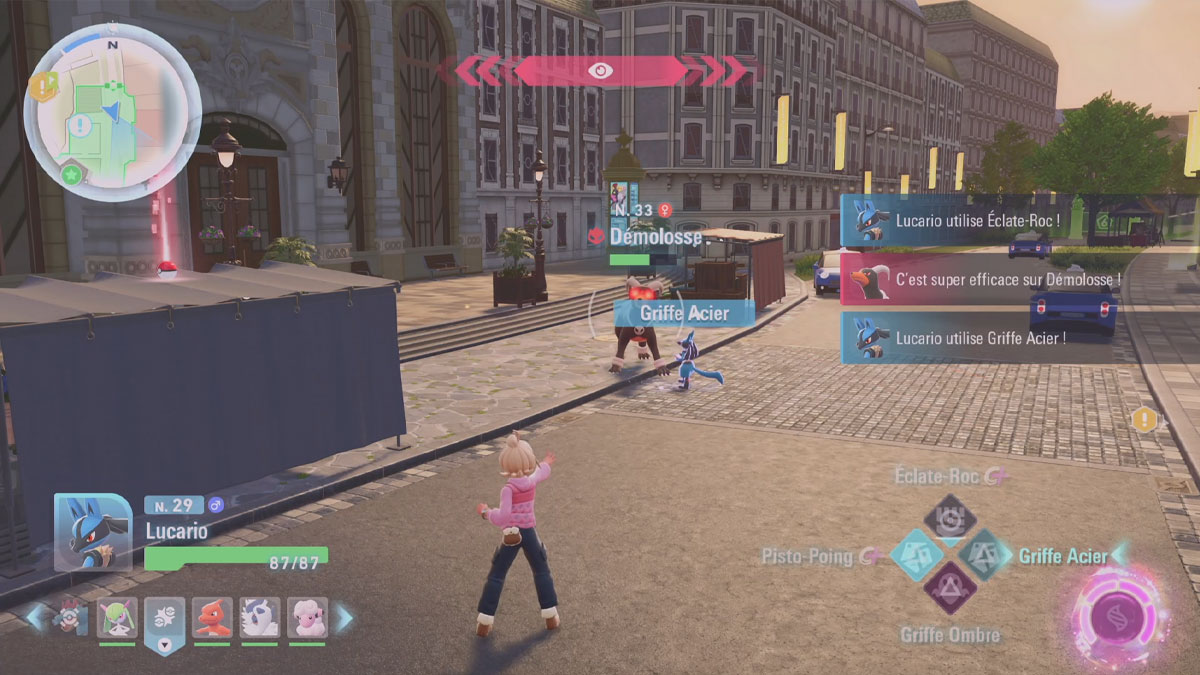
Task: Choose the Griffe Acier move icon
Action: pos(985,555)
